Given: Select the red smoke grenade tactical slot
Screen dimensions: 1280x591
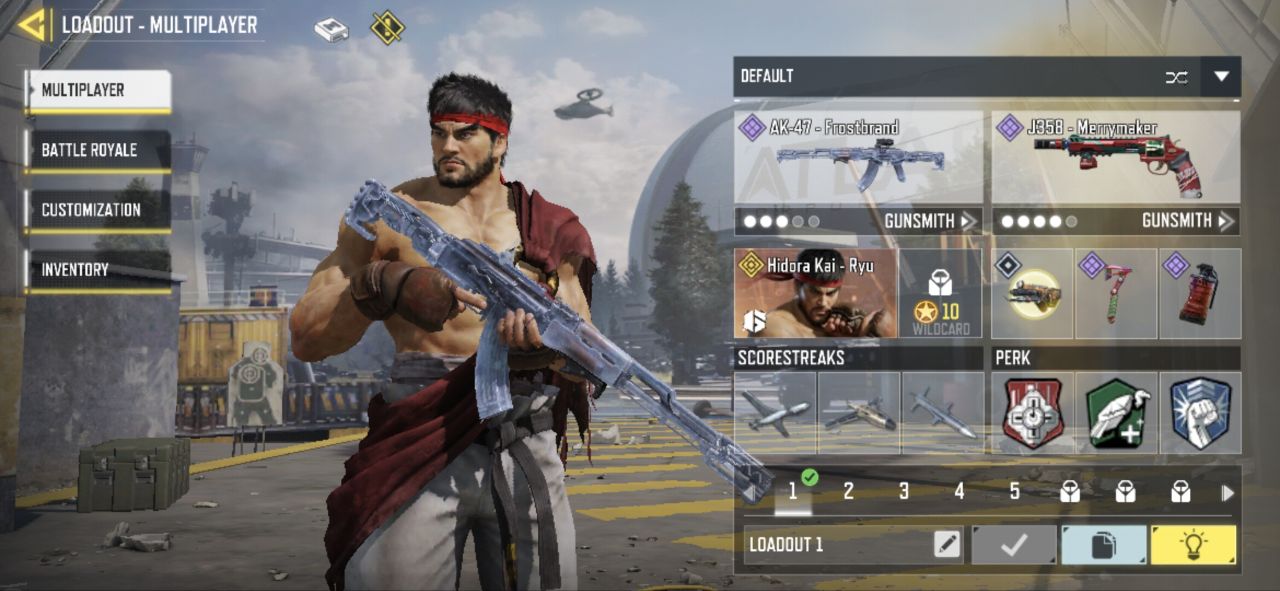Looking at the screenshot, I should point(1200,294).
